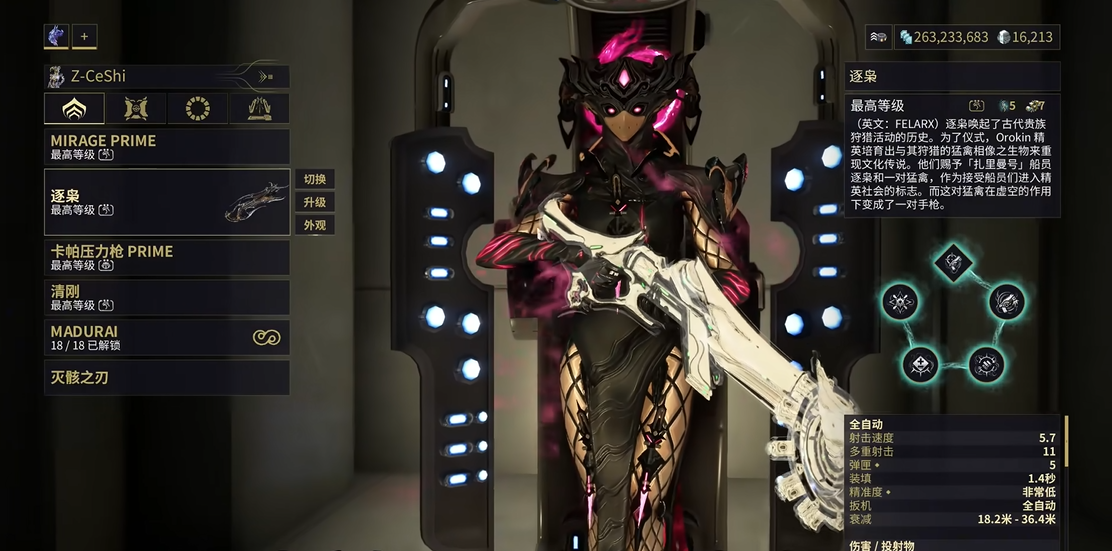Click the 升级 (upgrade) button
Image resolution: width=1112 pixels, height=551 pixels.
coord(314,202)
